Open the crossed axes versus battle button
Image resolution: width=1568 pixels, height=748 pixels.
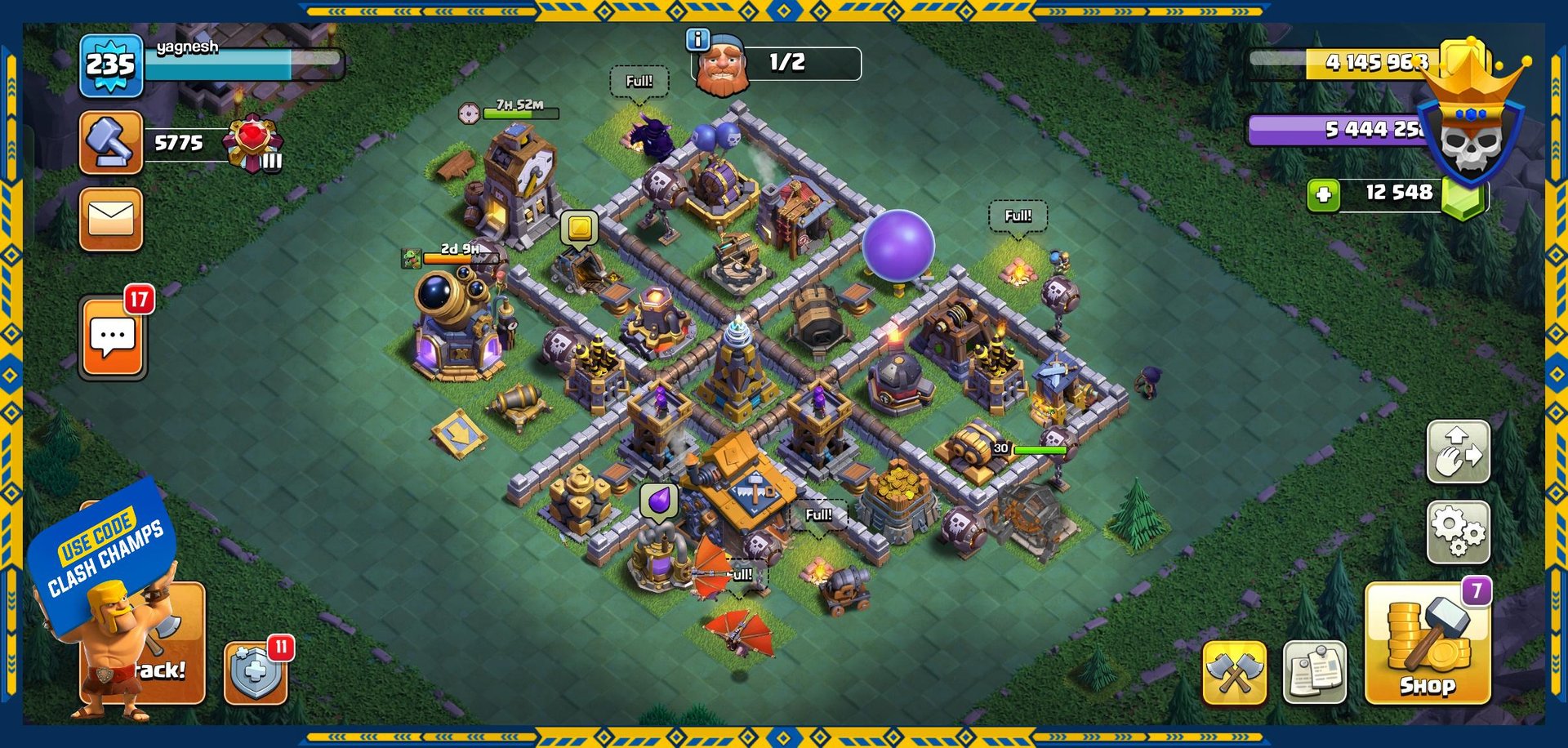1234,673
